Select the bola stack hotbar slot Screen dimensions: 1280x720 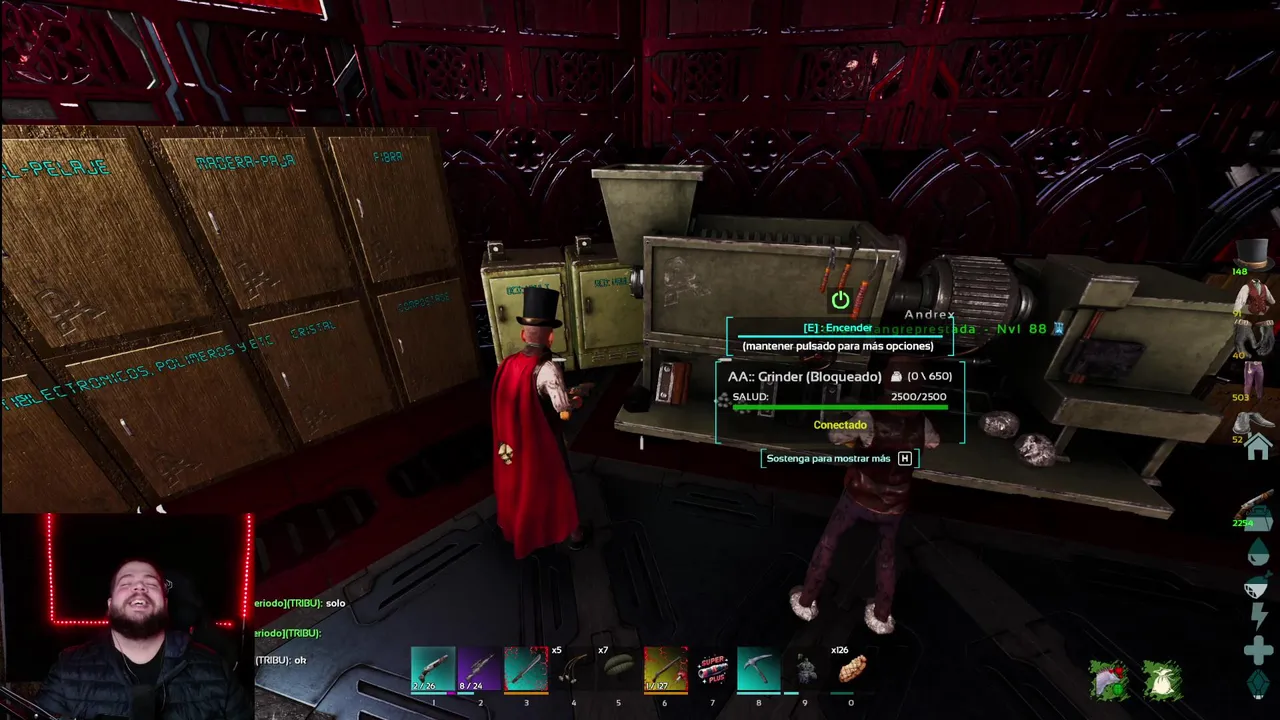point(572,670)
